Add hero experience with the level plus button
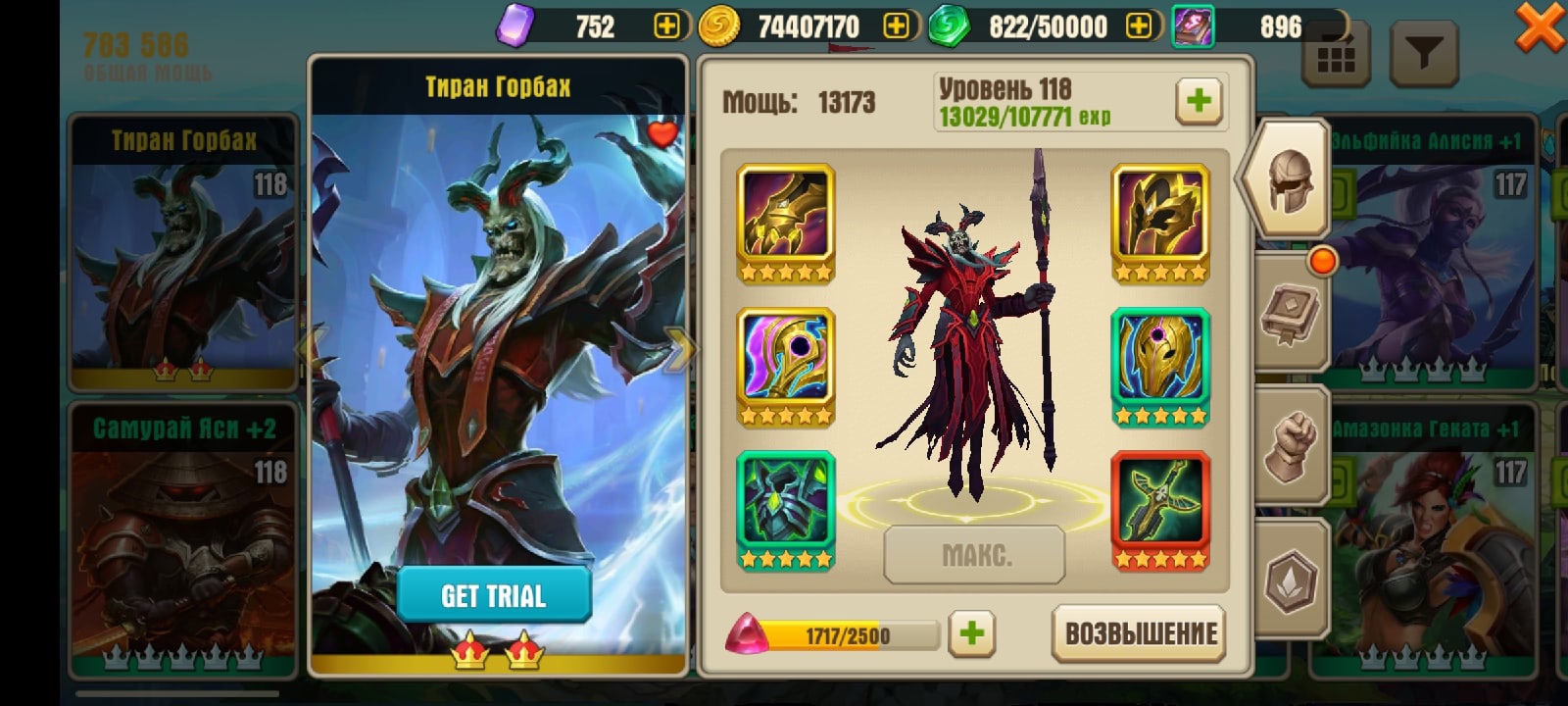The image size is (1568, 706). coord(1198,100)
